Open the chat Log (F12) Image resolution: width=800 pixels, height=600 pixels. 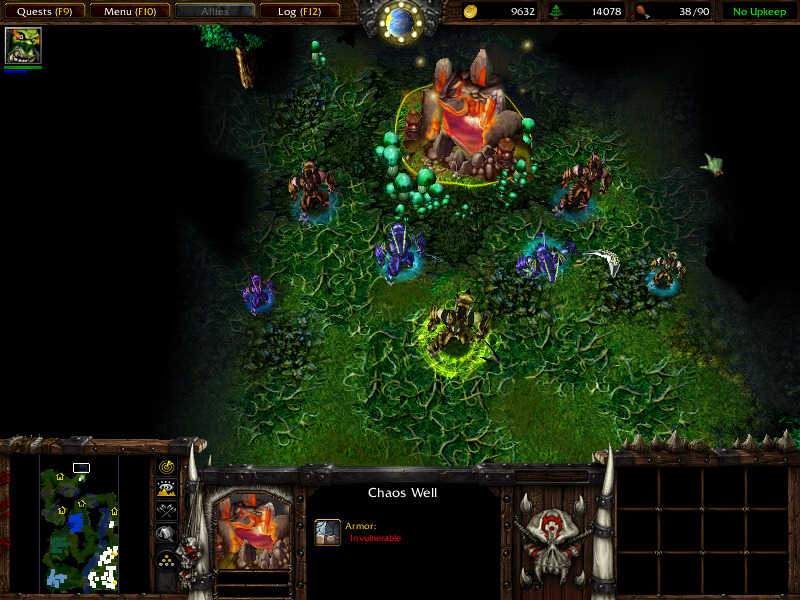299,12
